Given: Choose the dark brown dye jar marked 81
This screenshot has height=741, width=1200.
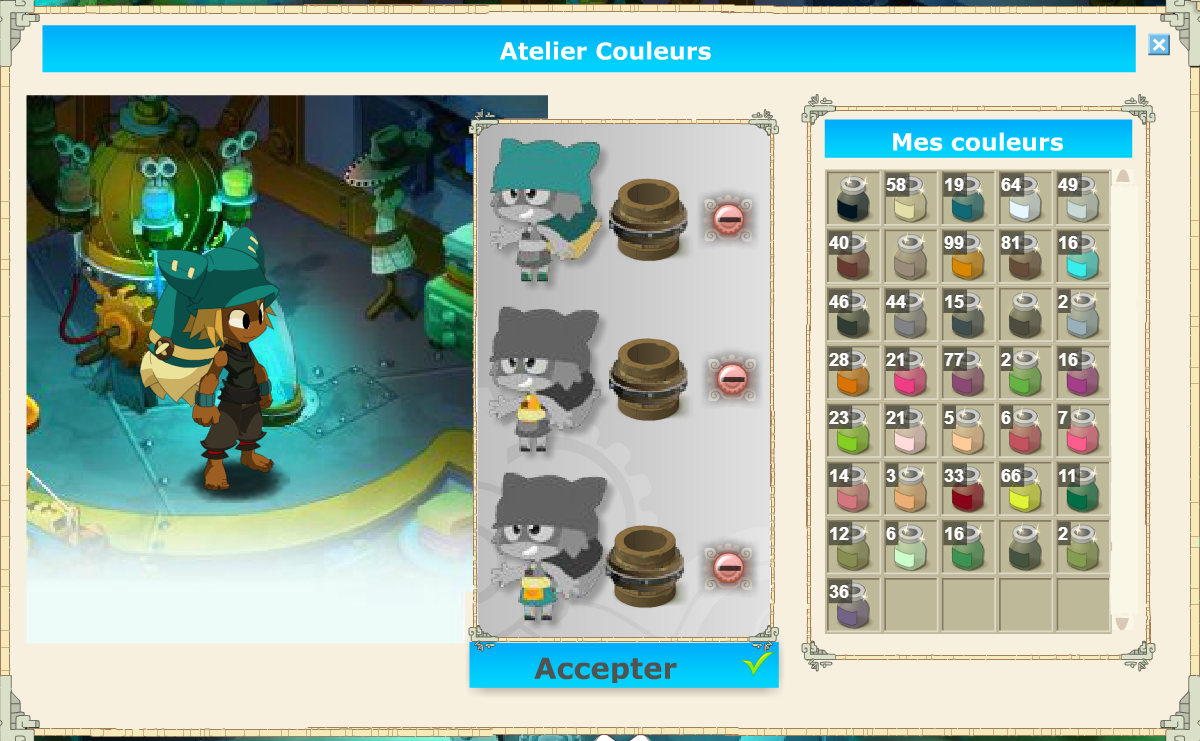Looking at the screenshot, I should tap(1026, 257).
